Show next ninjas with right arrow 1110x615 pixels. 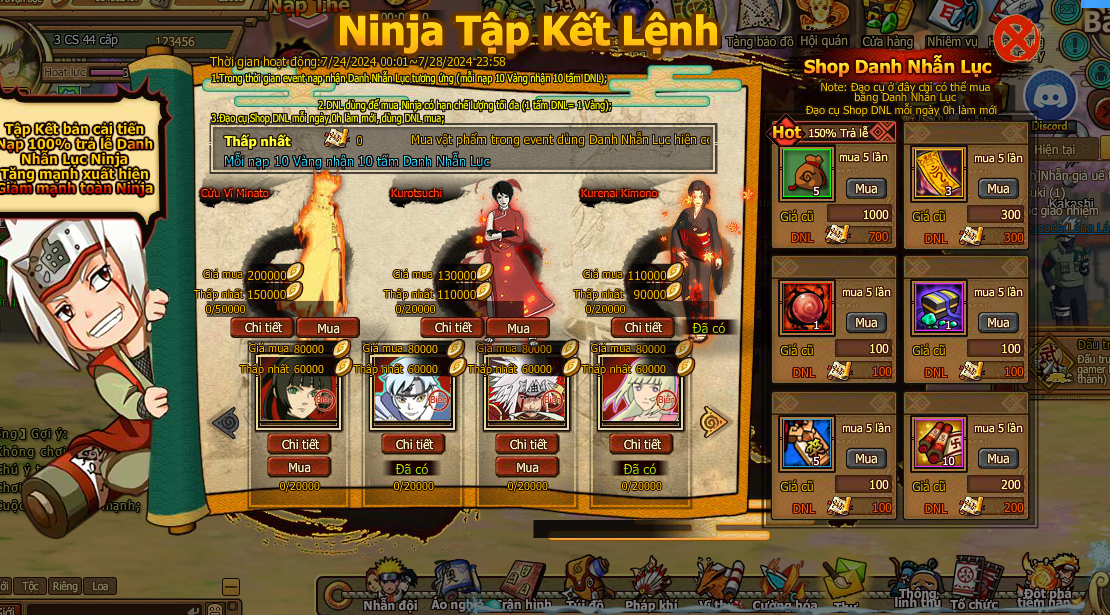tap(714, 421)
